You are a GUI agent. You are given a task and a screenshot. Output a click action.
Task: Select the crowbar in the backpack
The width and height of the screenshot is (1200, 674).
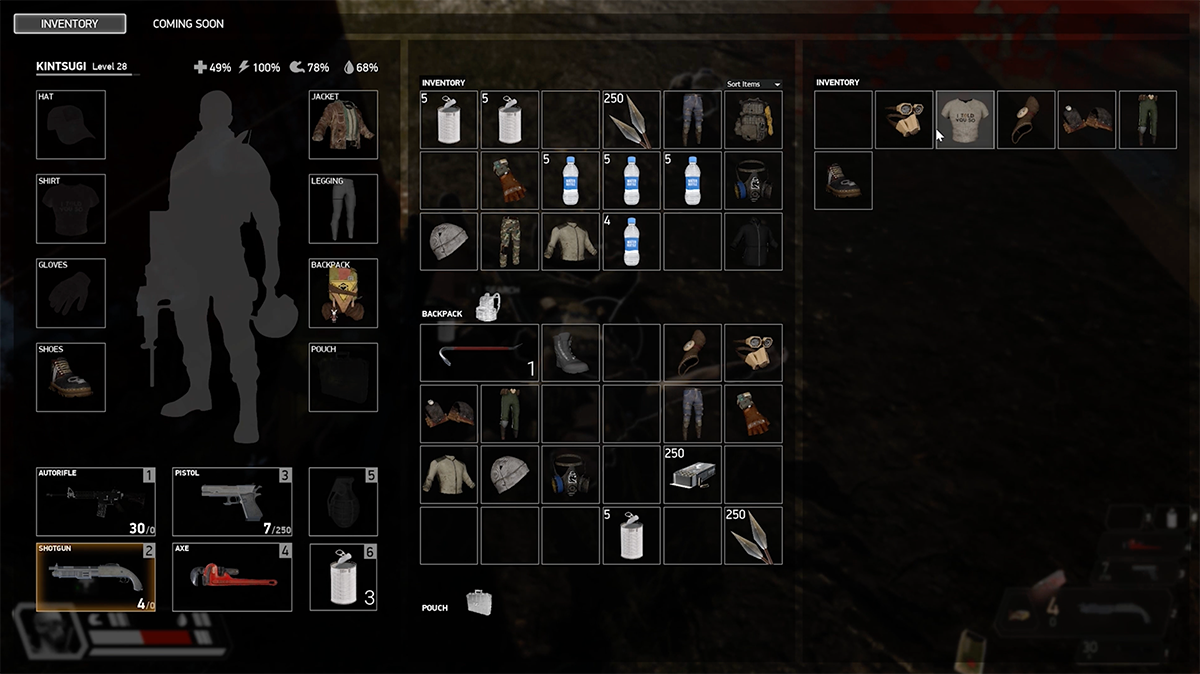479,353
